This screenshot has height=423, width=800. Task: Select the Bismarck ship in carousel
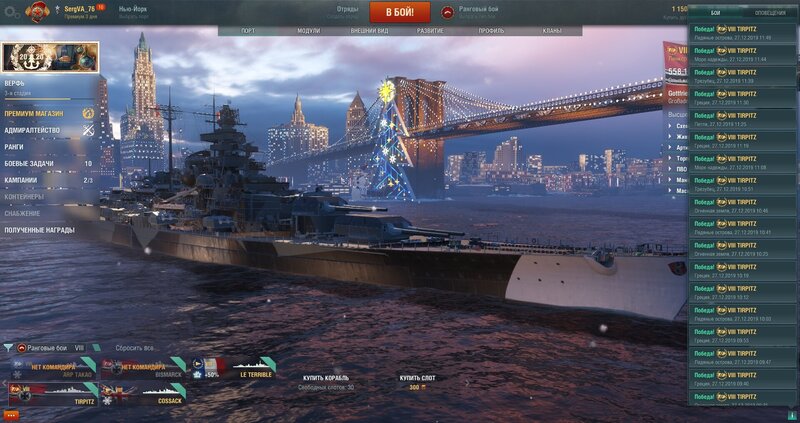144,370
